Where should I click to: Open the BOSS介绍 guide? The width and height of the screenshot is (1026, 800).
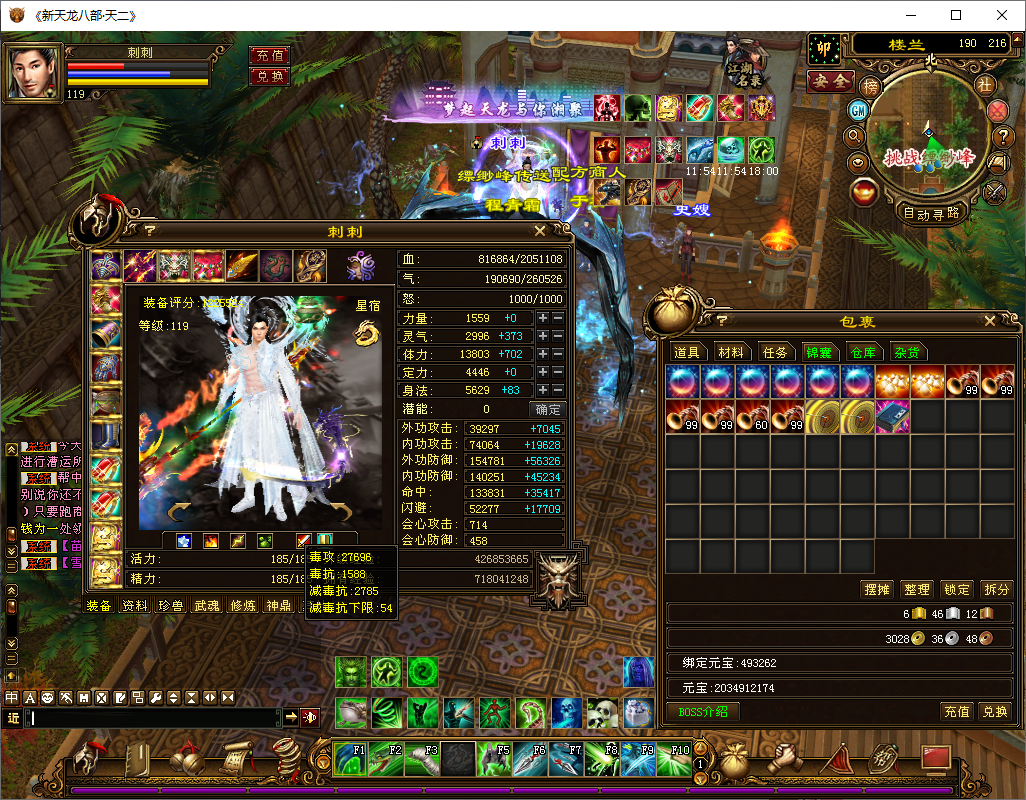pyautogui.click(x=703, y=712)
